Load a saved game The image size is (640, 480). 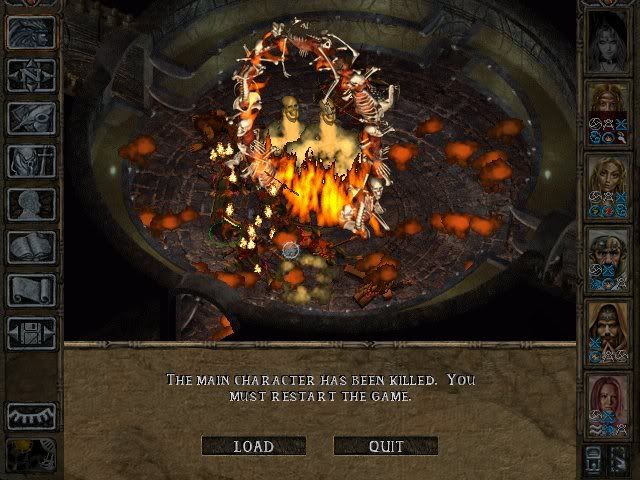pyautogui.click(x=253, y=446)
